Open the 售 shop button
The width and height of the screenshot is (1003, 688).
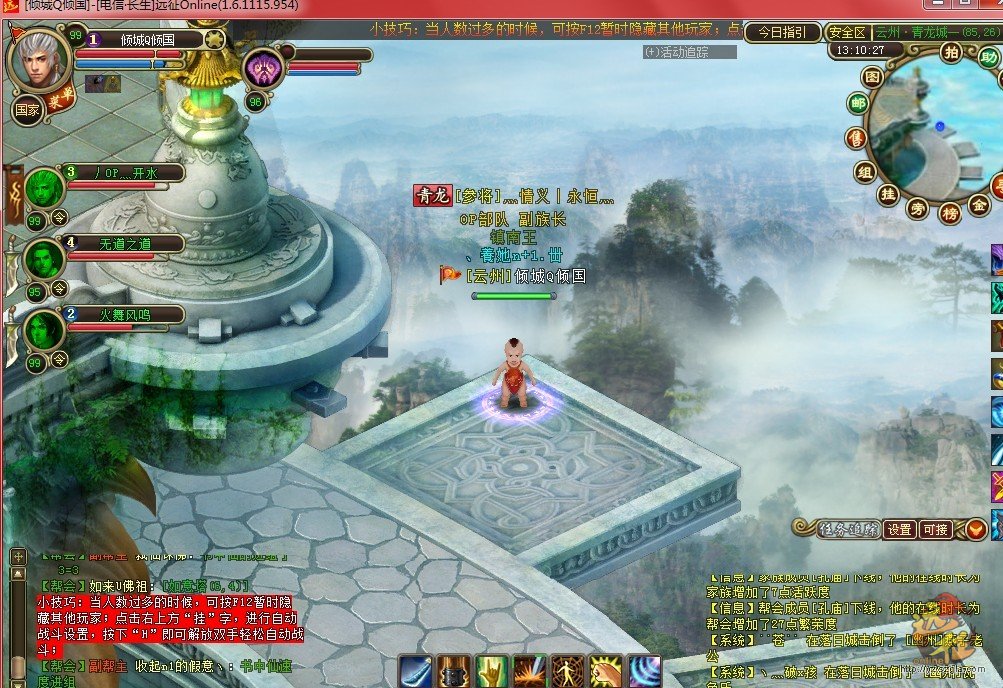click(855, 138)
